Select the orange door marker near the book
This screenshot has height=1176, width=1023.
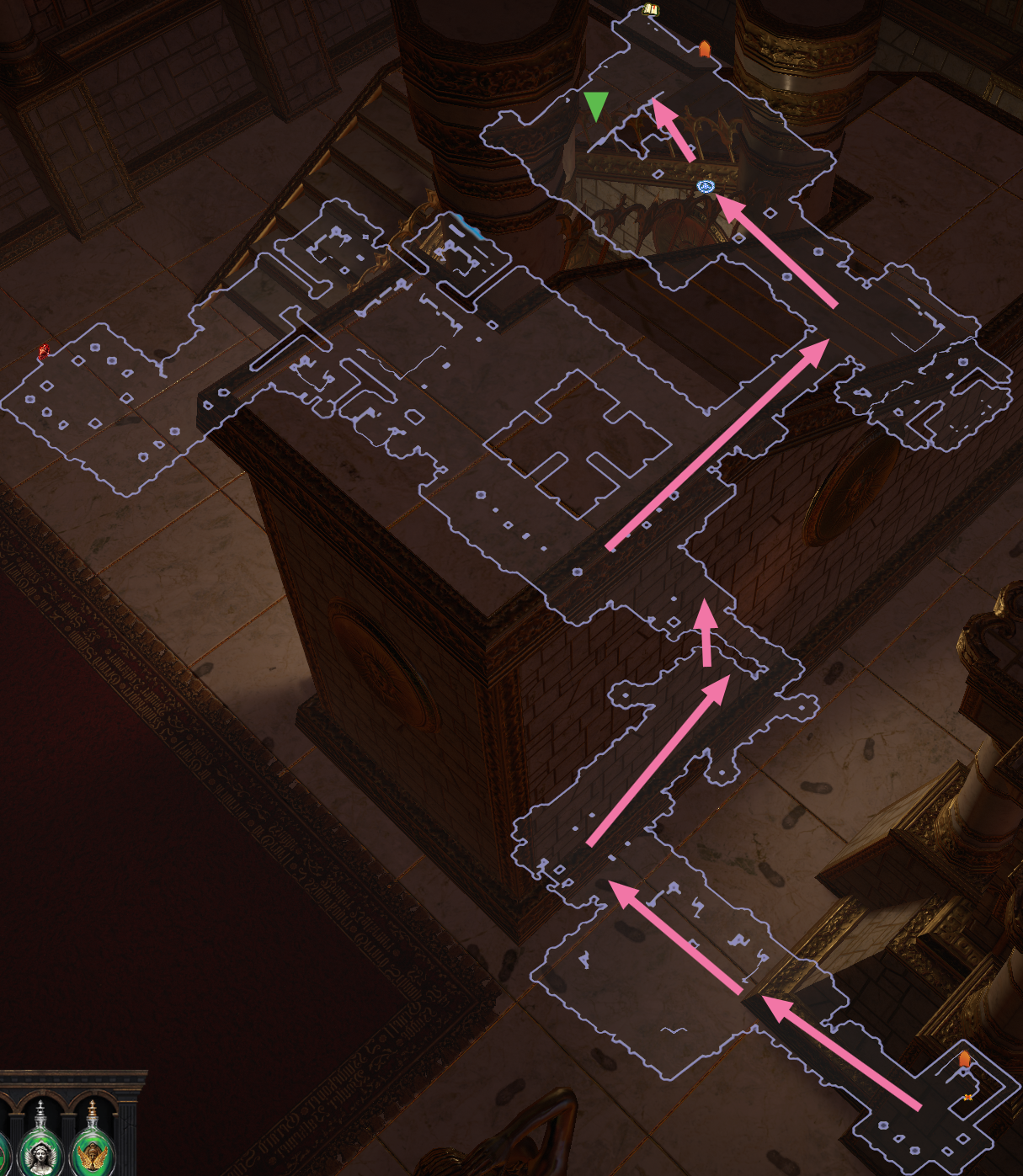click(x=705, y=49)
